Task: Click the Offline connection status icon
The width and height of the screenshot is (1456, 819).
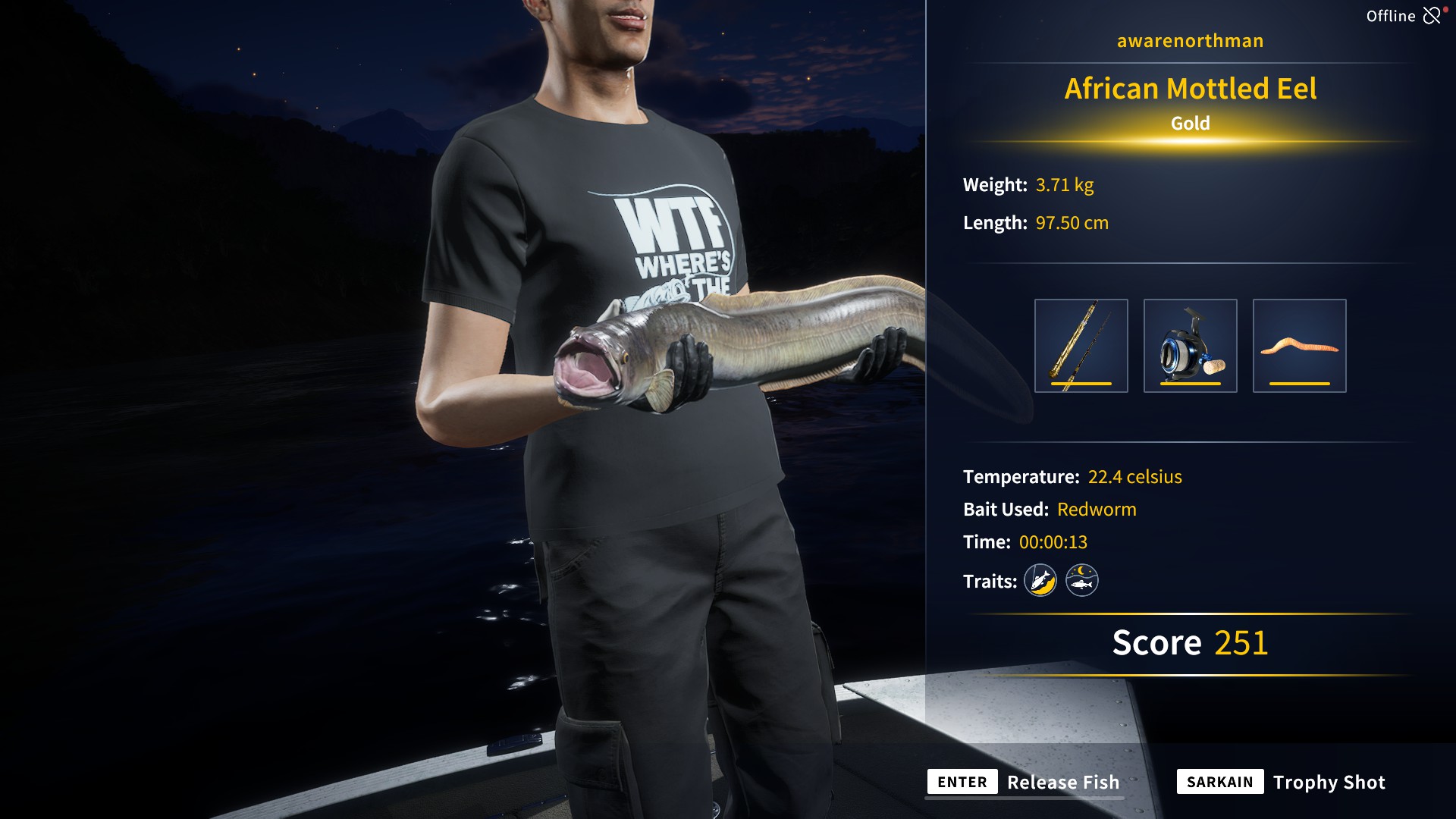Action: [1432, 15]
